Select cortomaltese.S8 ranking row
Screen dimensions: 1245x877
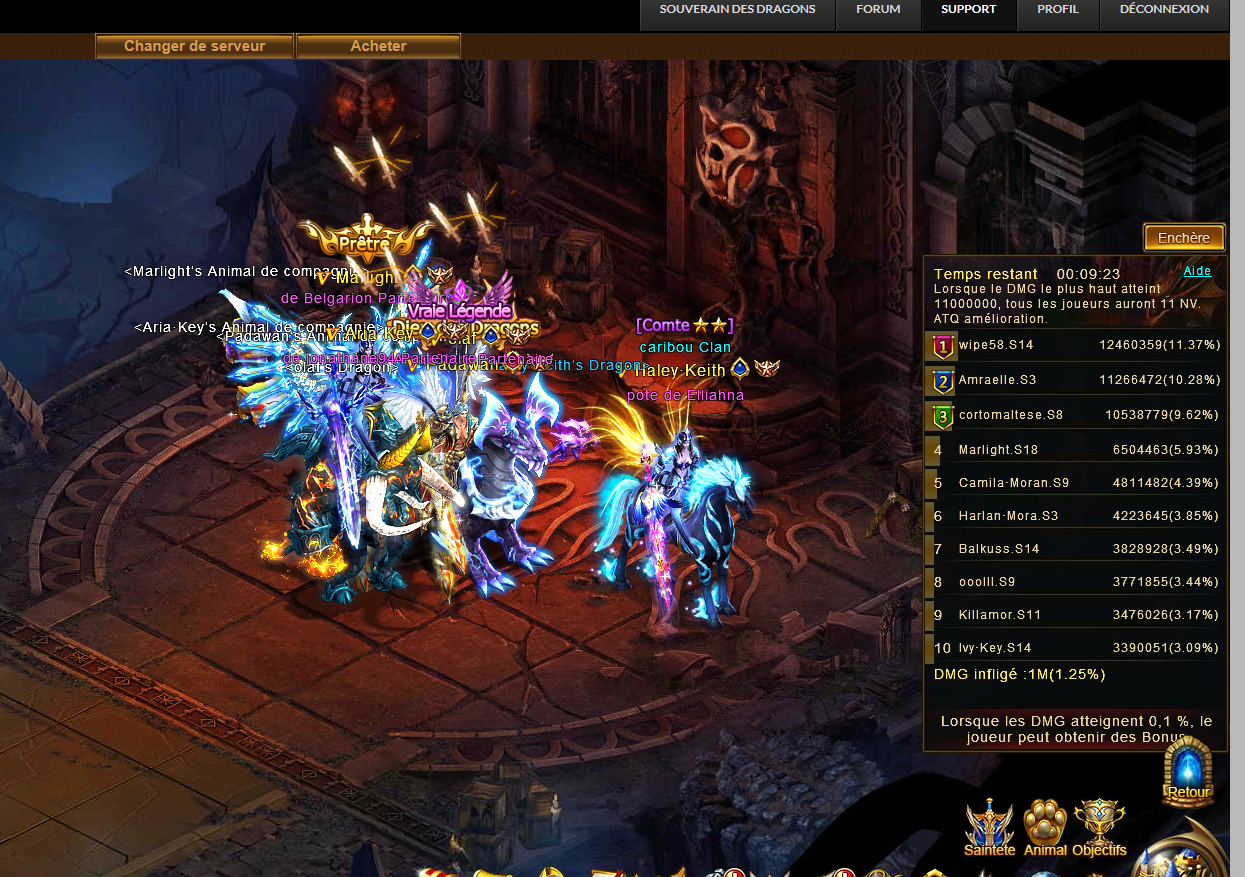point(1074,414)
